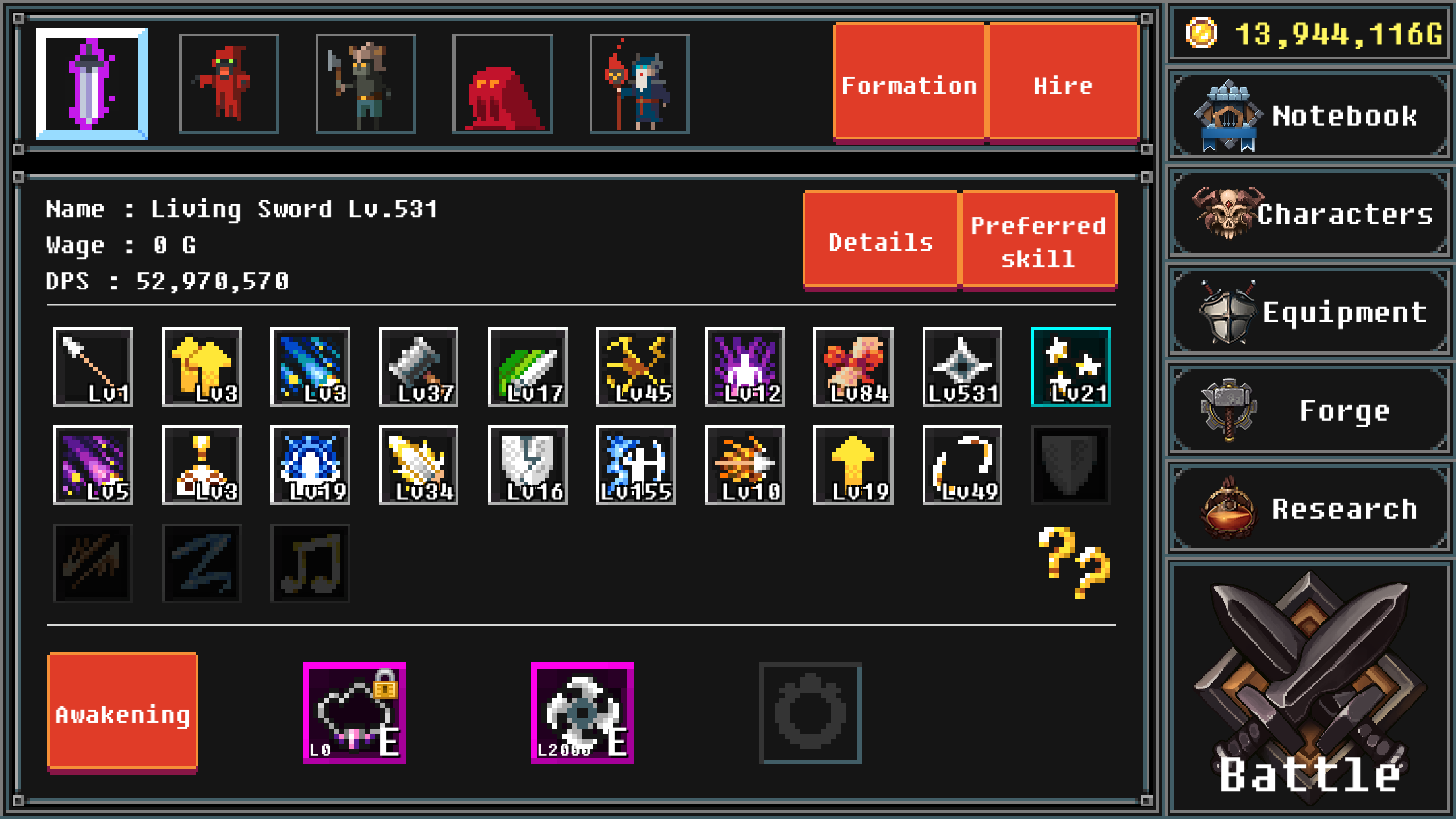
Task: Open the Lv37 hammer skill
Action: tap(419, 367)
